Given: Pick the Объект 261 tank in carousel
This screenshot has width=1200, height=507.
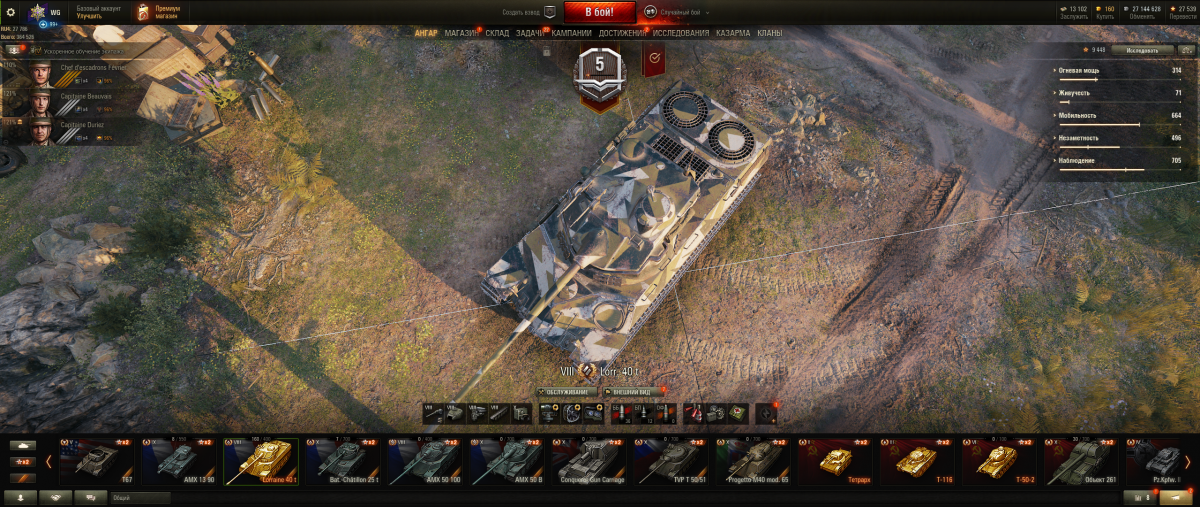Looking at the screenshot, I should coord(1080,461).
